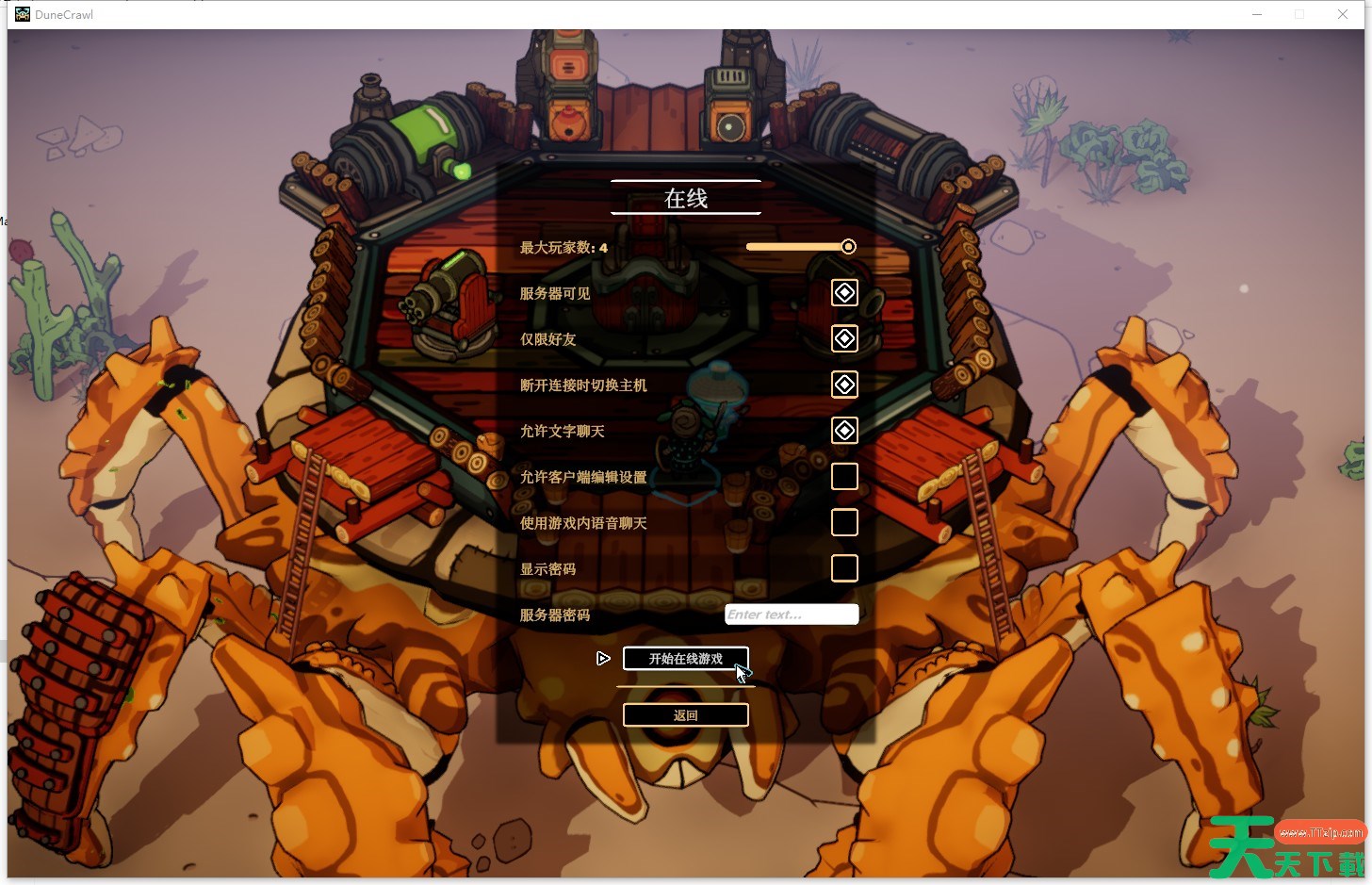Image resolution: width=1372 pixels, height=885 pixels.
Task: Close the DuneCrawl window
Action: pyautogui.click(x=1343, y=14)
